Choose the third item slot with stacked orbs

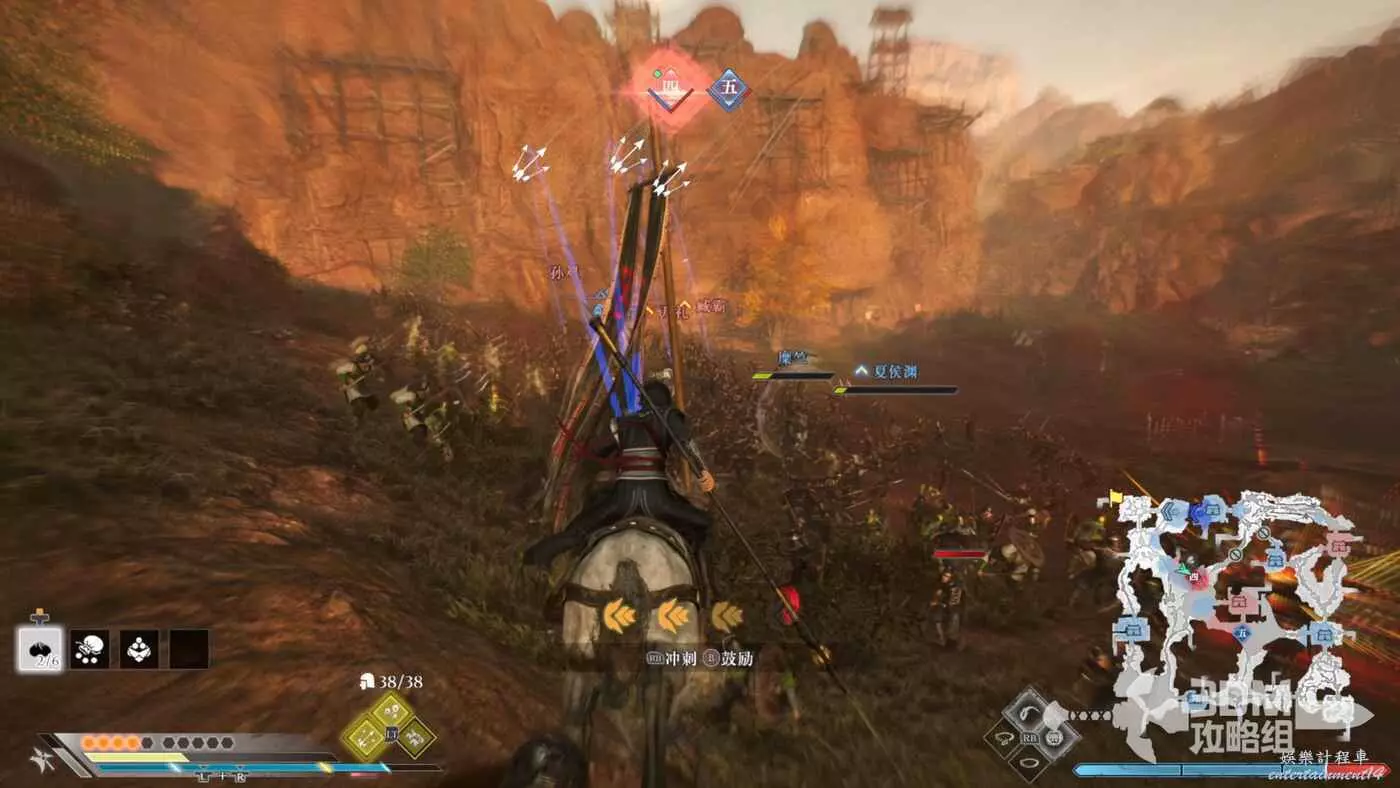pos(139,649)
